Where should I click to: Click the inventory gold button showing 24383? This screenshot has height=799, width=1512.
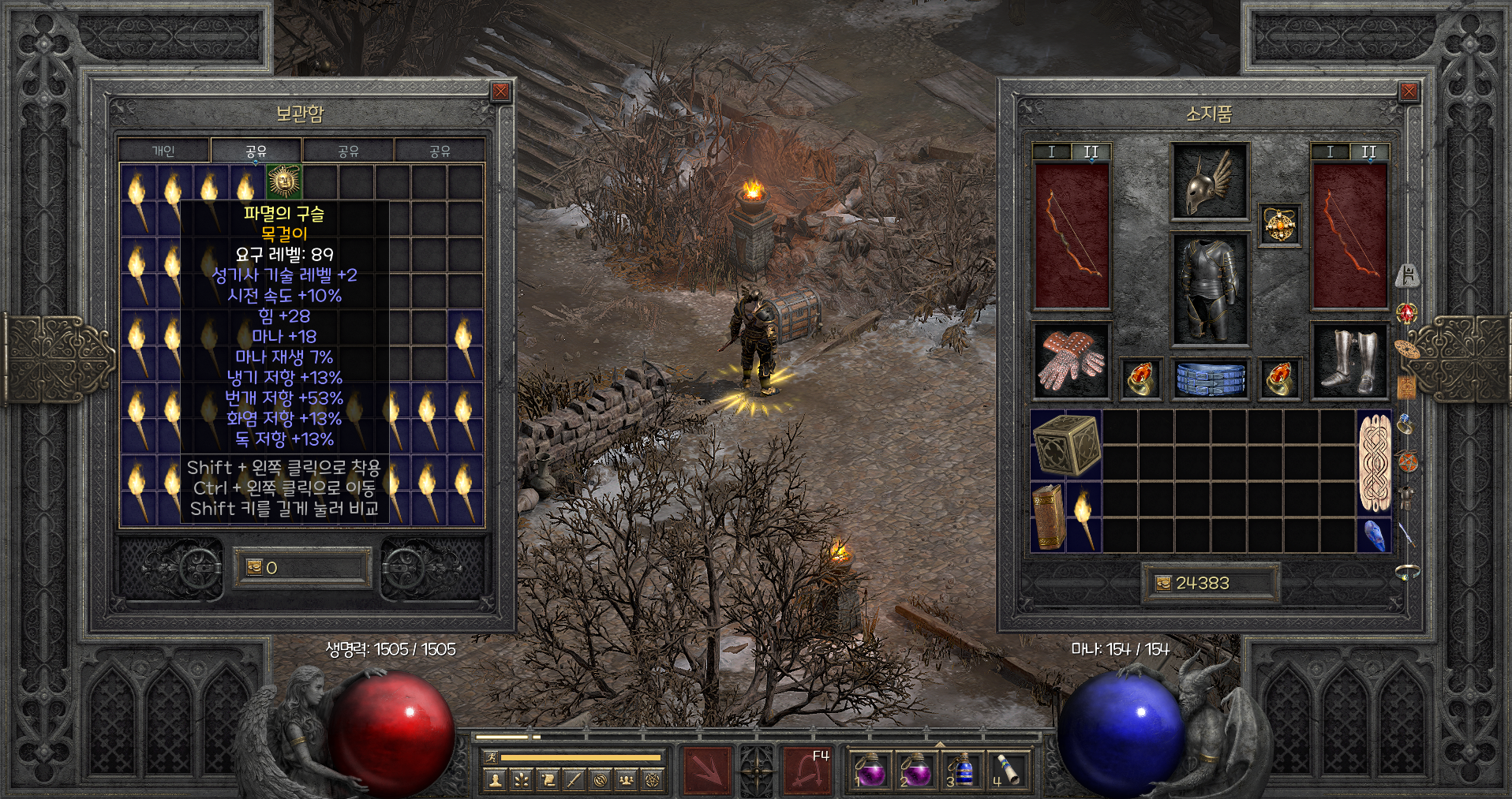coord(1163,583)
